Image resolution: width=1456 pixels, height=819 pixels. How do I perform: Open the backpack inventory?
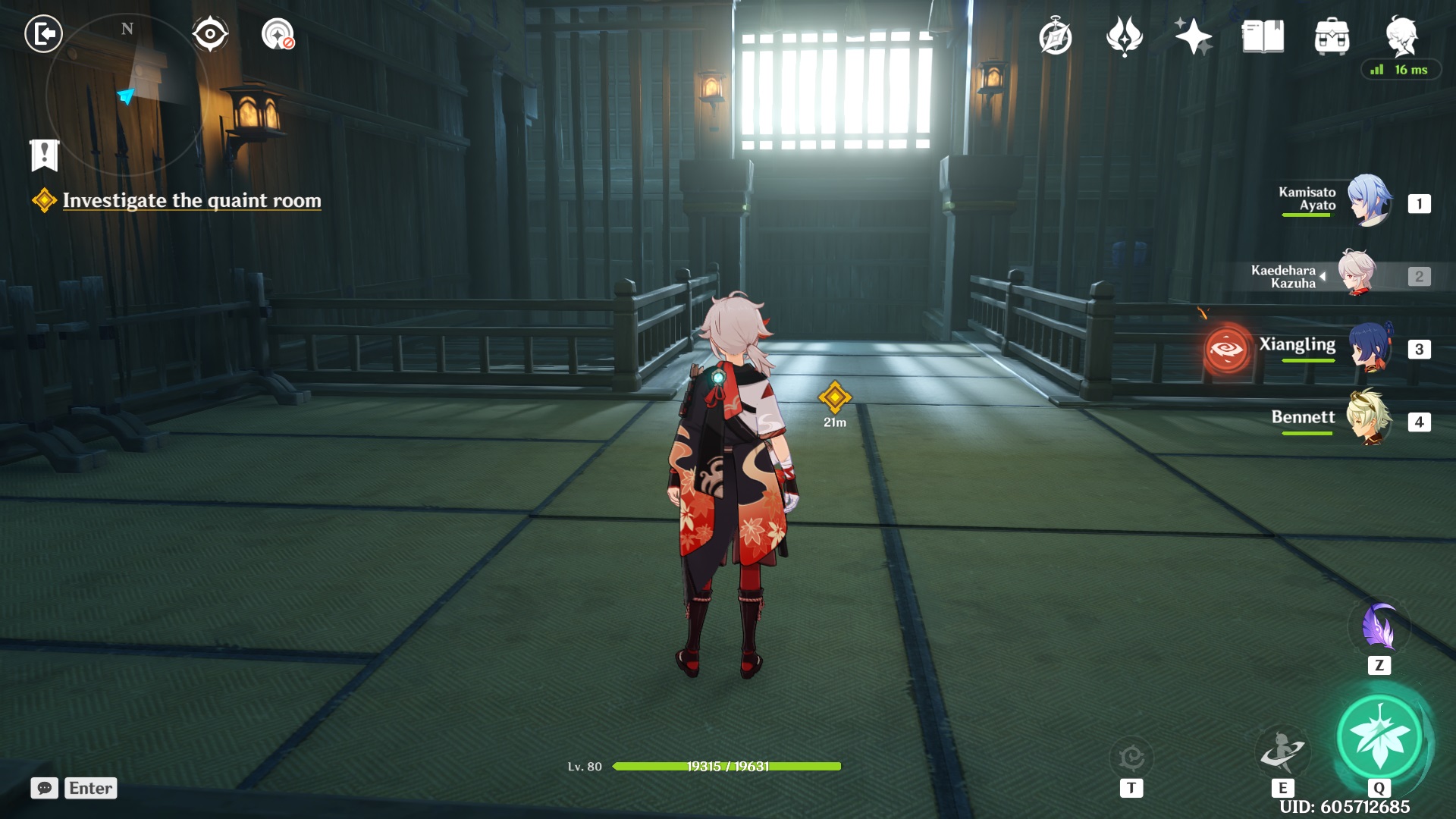[1332, 37]
